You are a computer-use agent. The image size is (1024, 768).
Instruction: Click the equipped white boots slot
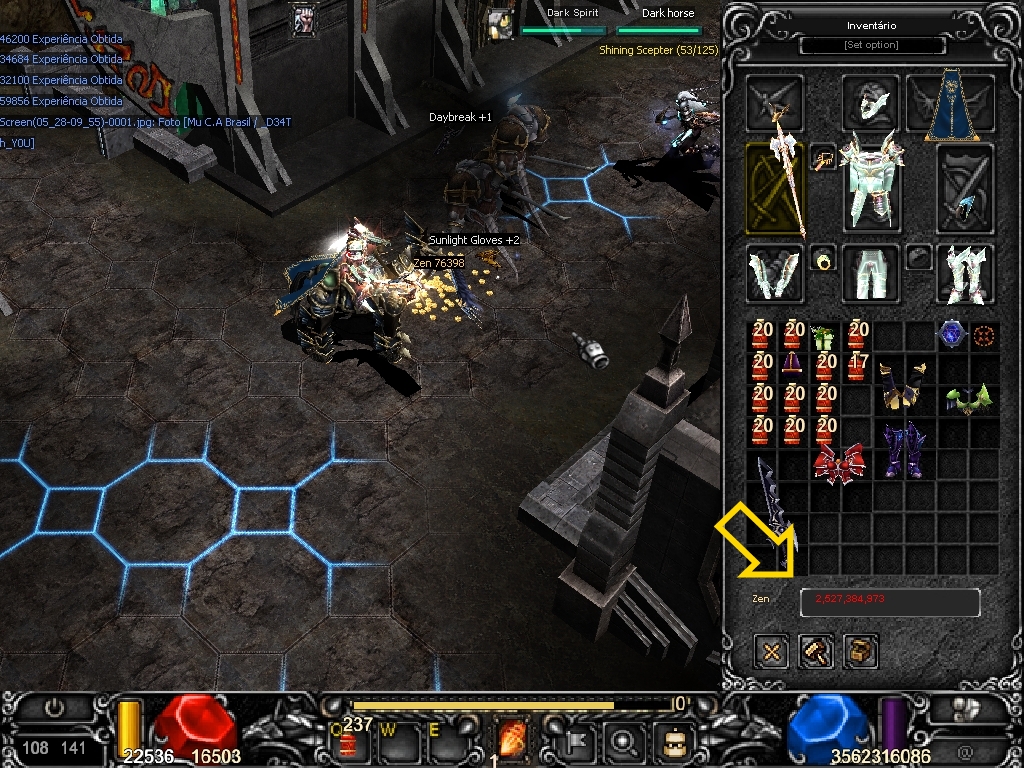(964, 273)
